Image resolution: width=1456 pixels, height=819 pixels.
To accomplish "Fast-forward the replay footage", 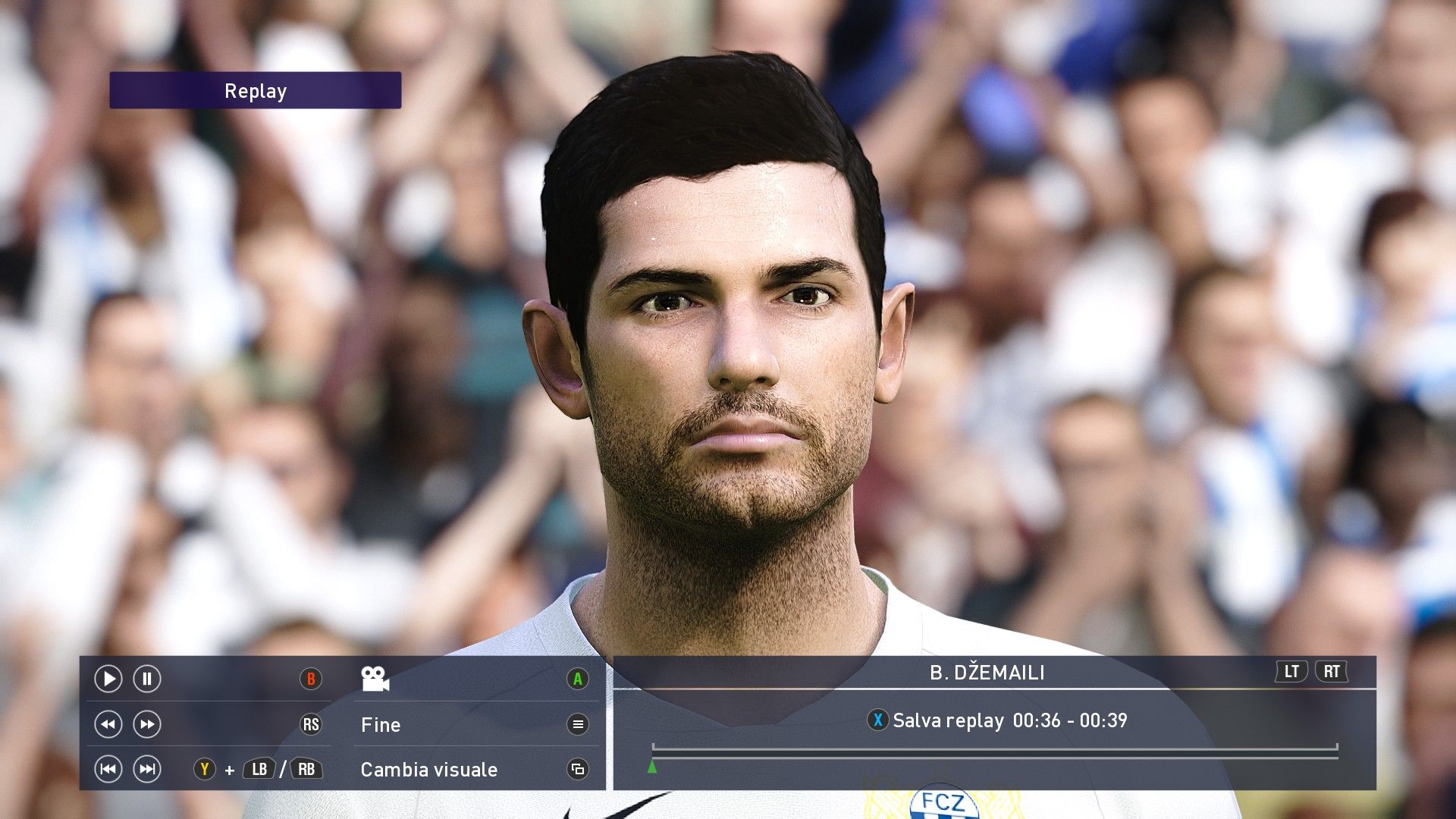I will click(x=147, y=724).
